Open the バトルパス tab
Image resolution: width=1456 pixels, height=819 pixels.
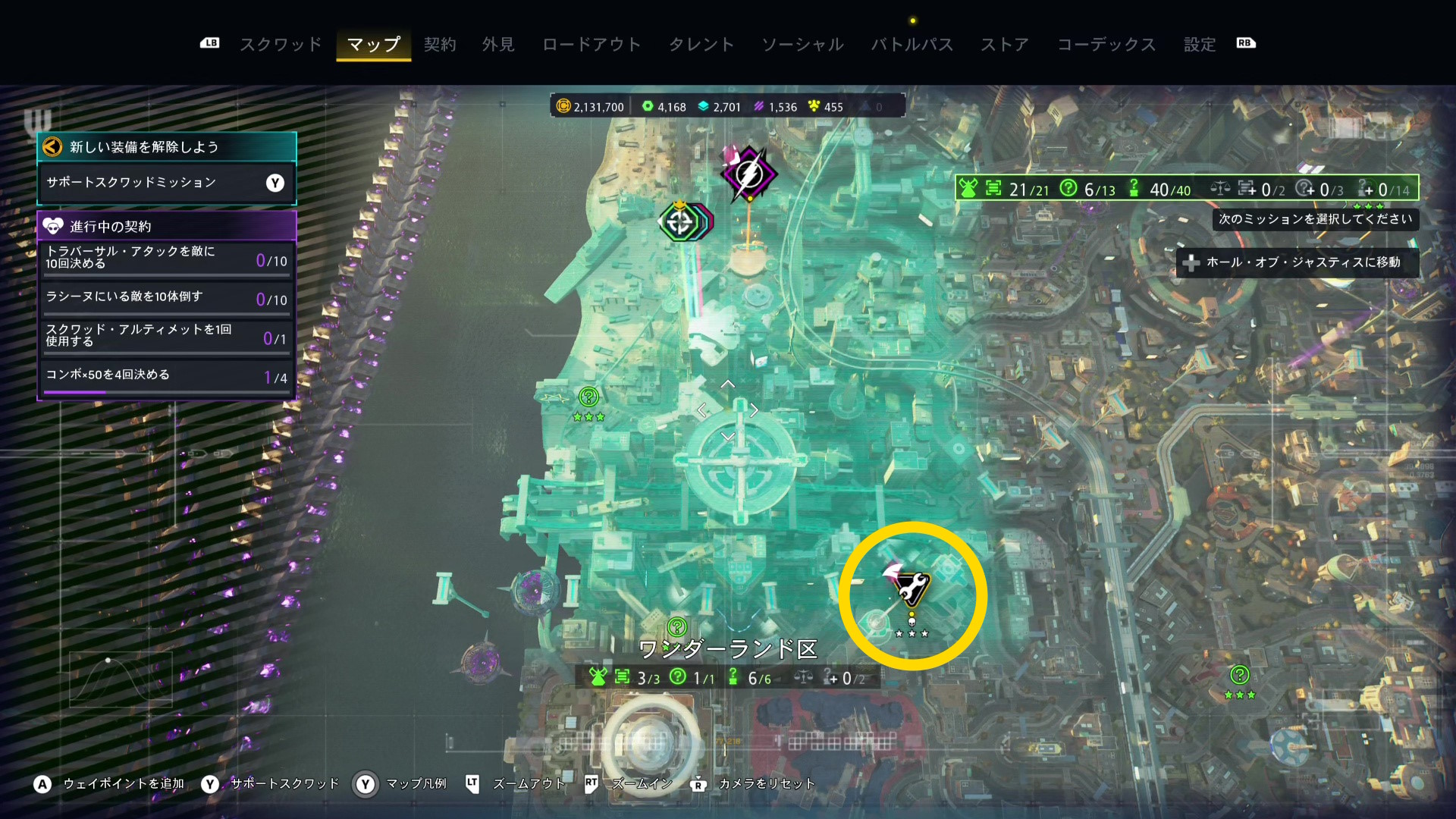(x=912, y=45)
